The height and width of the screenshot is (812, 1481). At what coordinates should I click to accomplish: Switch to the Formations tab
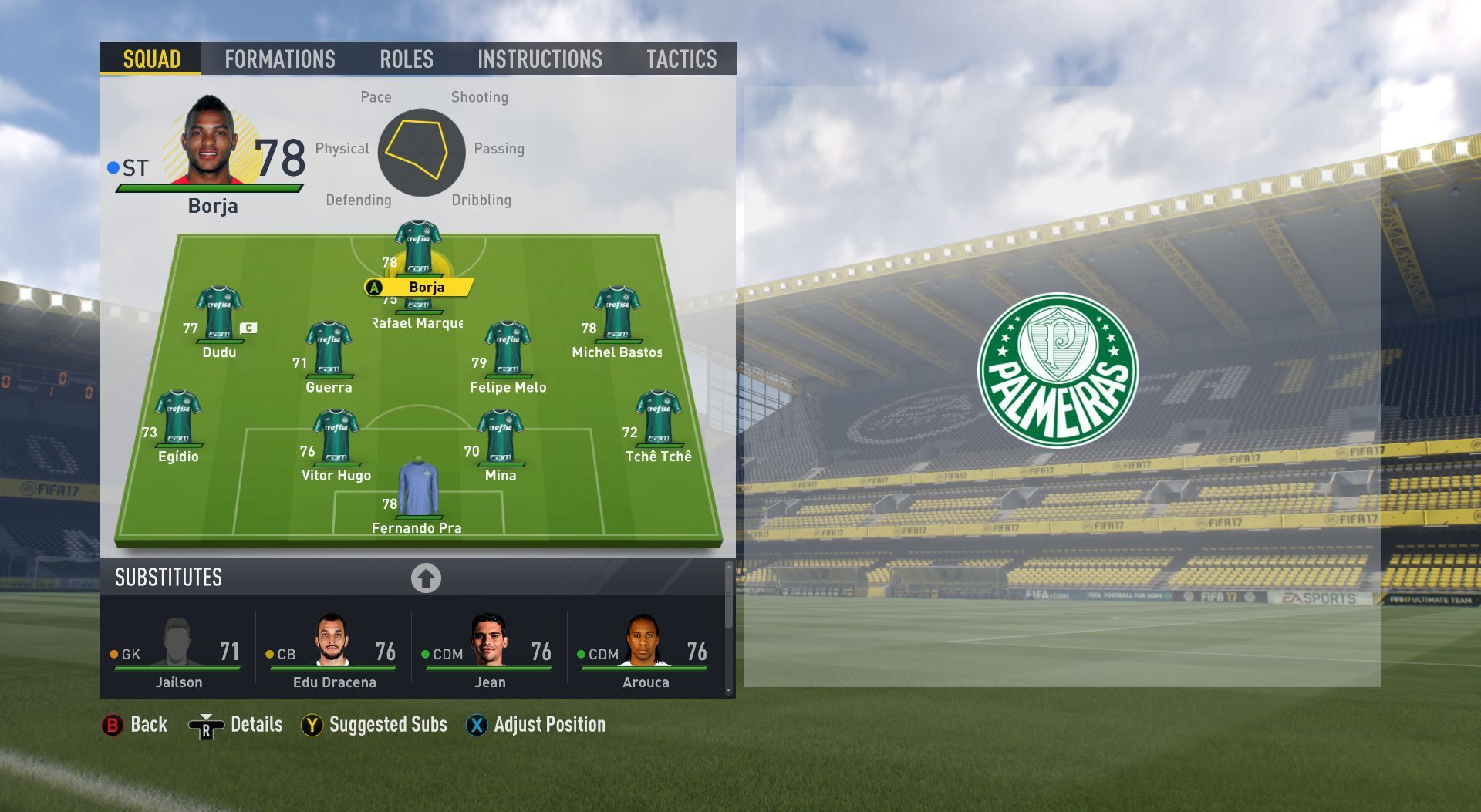point(279,59)
